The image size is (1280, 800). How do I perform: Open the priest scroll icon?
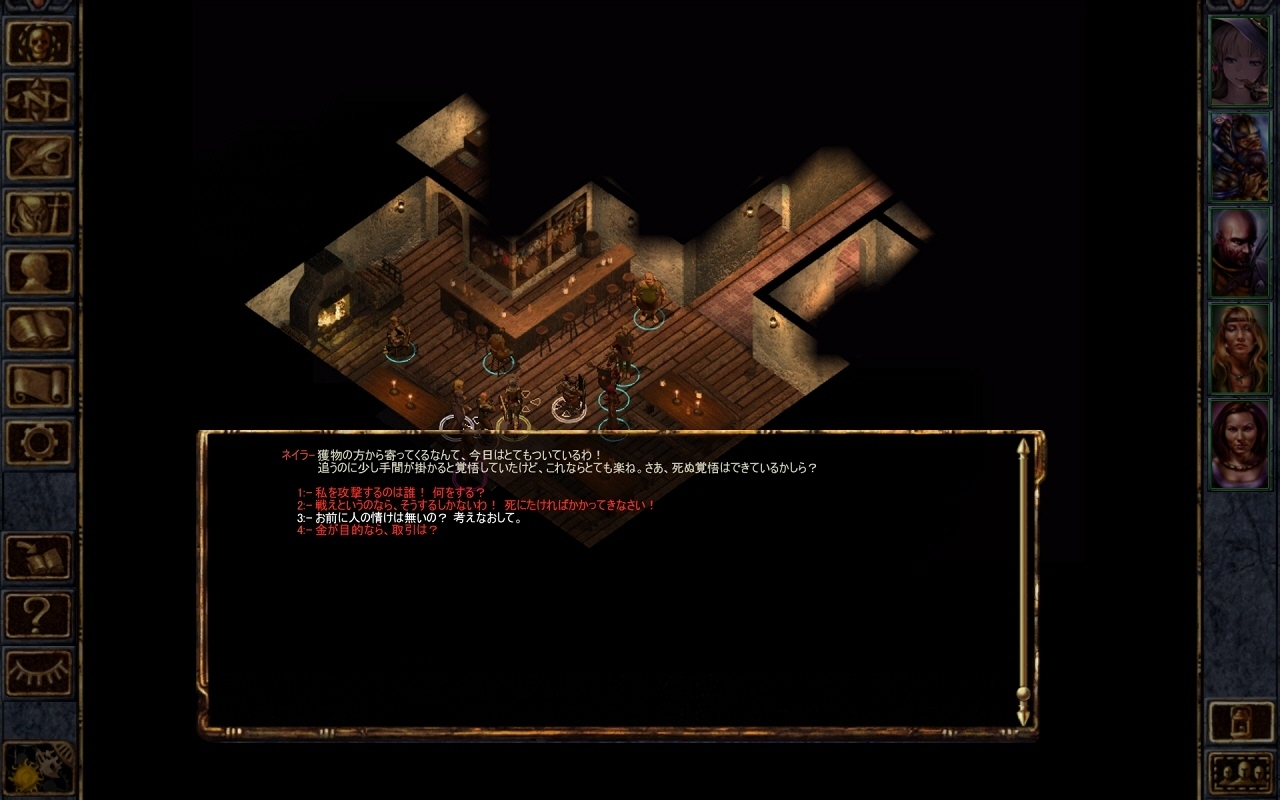click(x=39, y=384)
